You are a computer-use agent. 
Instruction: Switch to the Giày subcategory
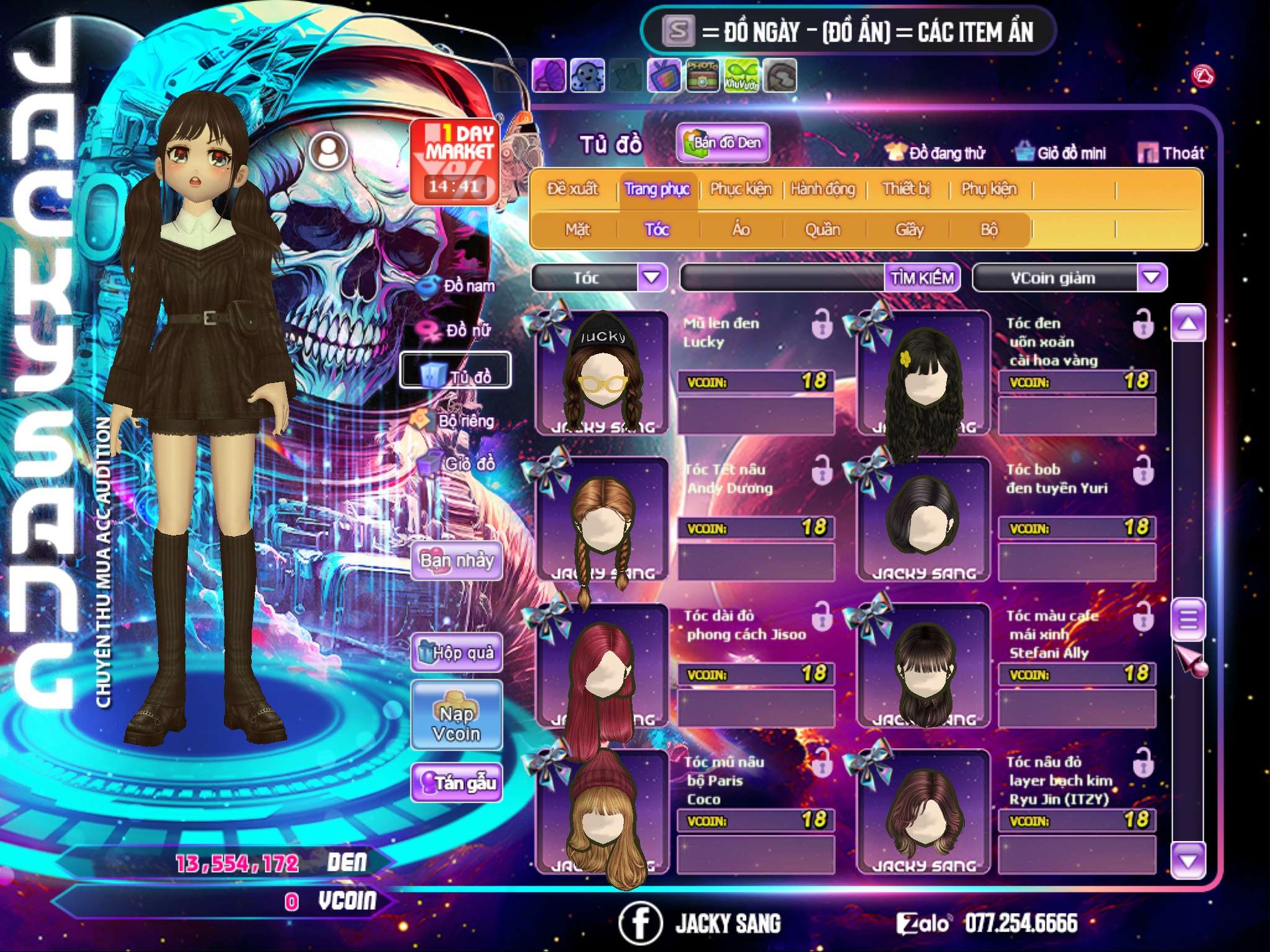click(x=909, y=229)
